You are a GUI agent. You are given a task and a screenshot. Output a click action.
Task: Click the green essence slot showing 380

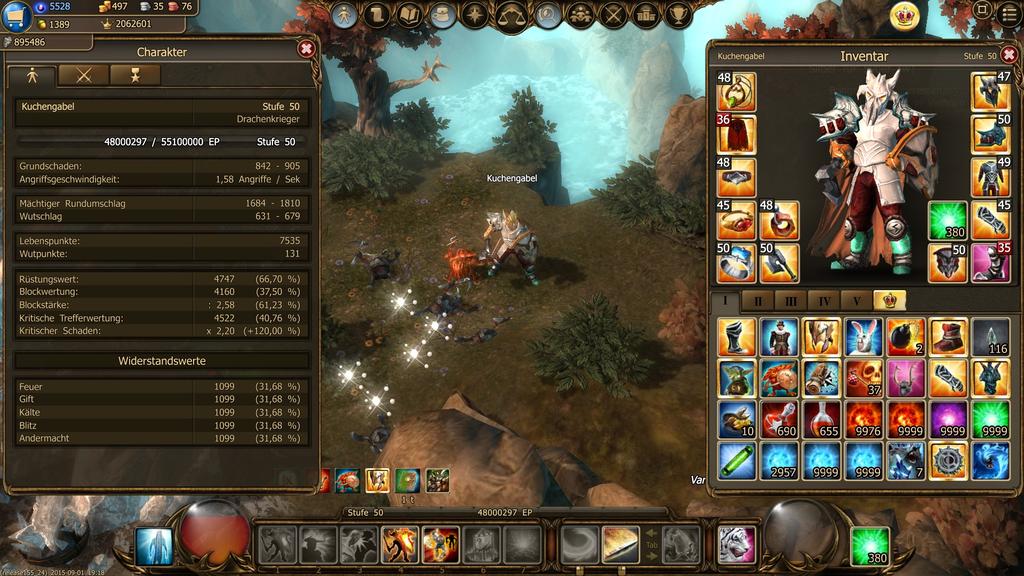point(947,220)
